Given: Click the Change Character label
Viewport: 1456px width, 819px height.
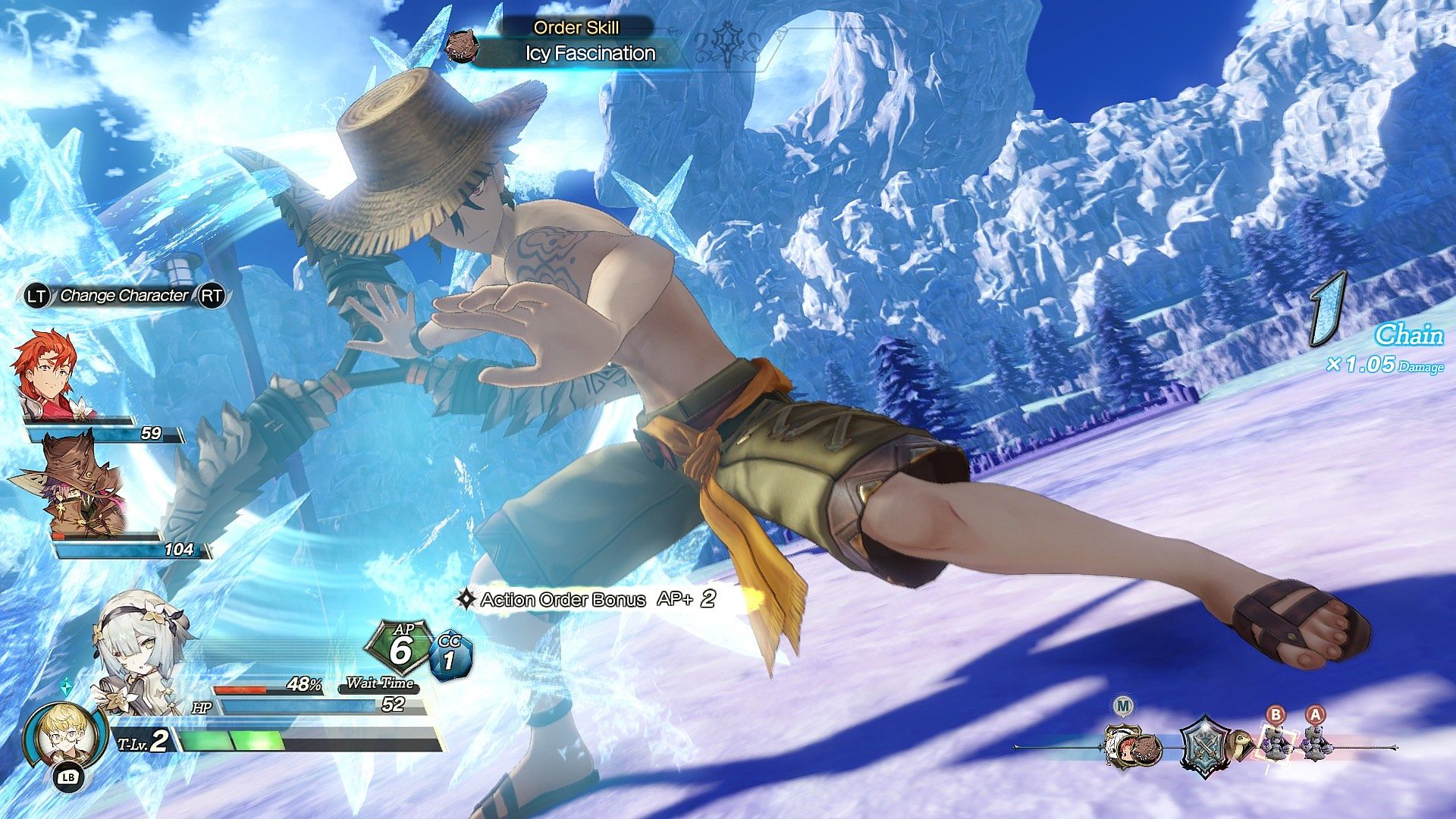Looking at the screenshot, I should tap(124, 296).
